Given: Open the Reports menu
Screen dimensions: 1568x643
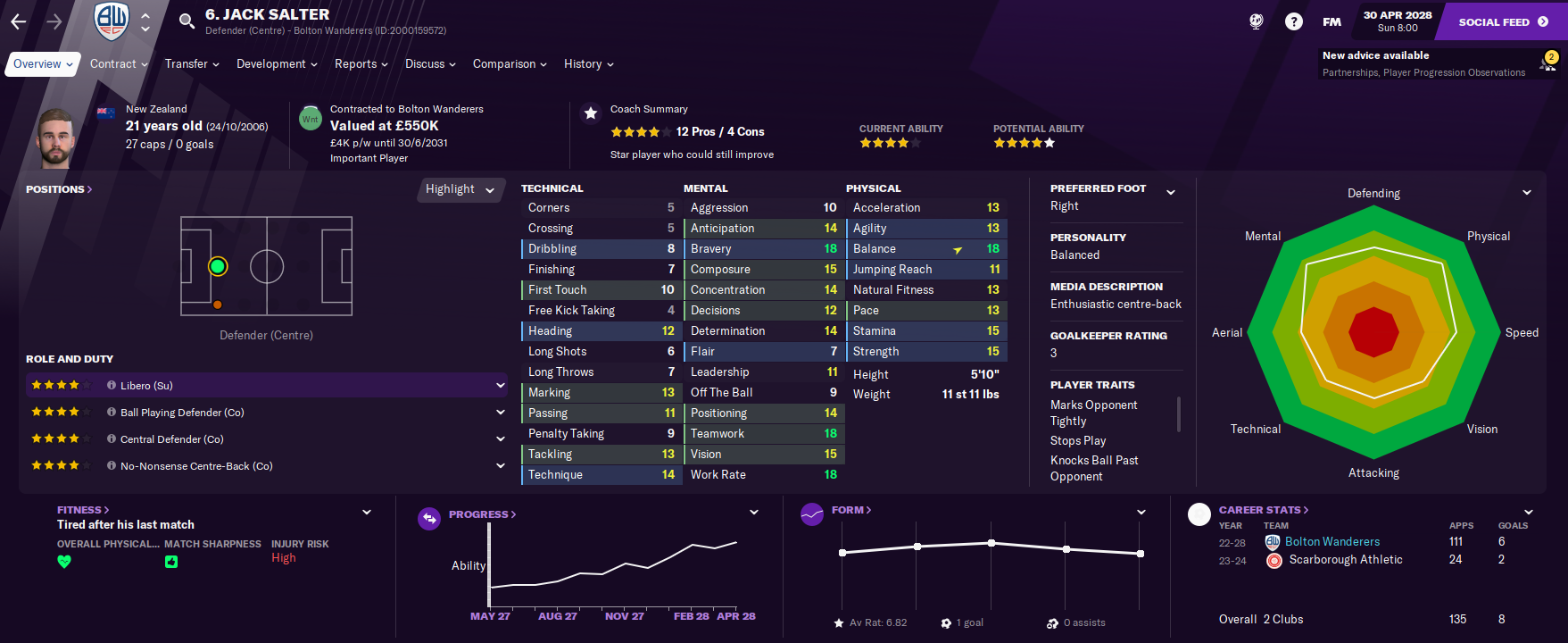Looking at the screenshot, I should [361, 64].
